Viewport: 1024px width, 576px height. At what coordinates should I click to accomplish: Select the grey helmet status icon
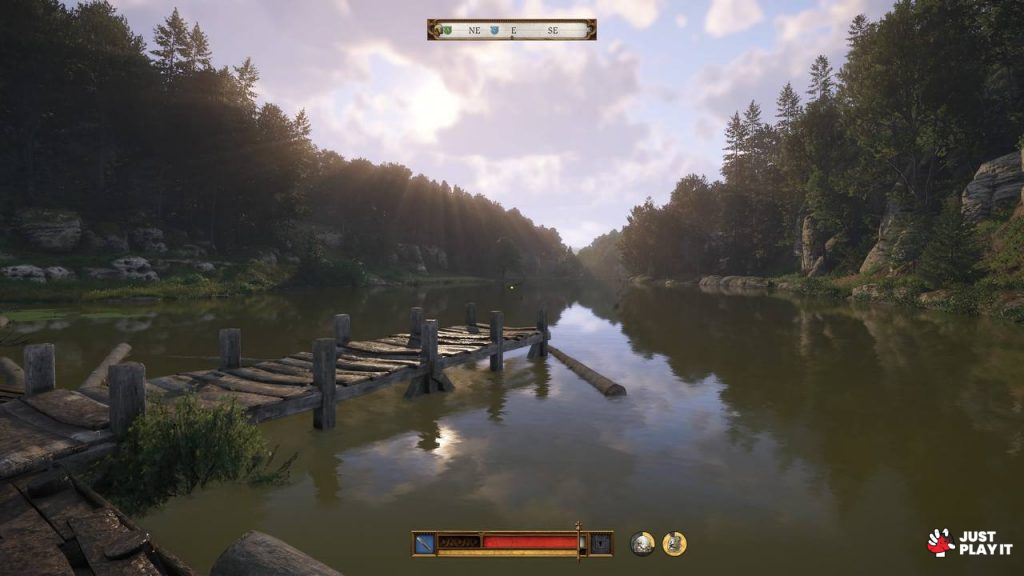[x=642, y=543]
